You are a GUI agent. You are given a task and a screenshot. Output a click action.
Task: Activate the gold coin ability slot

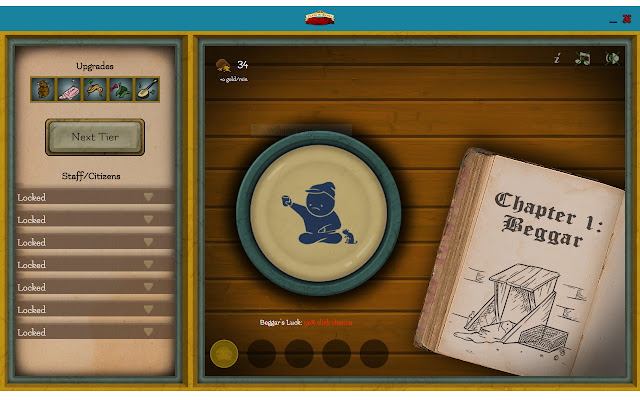point(223,353)
